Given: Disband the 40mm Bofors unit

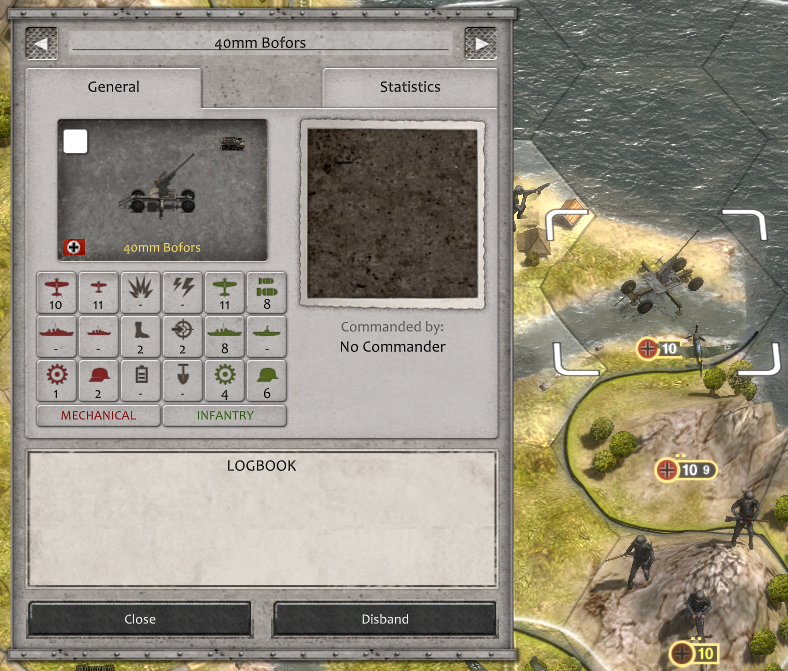Looking at the screenshot, I should point(385,619).
